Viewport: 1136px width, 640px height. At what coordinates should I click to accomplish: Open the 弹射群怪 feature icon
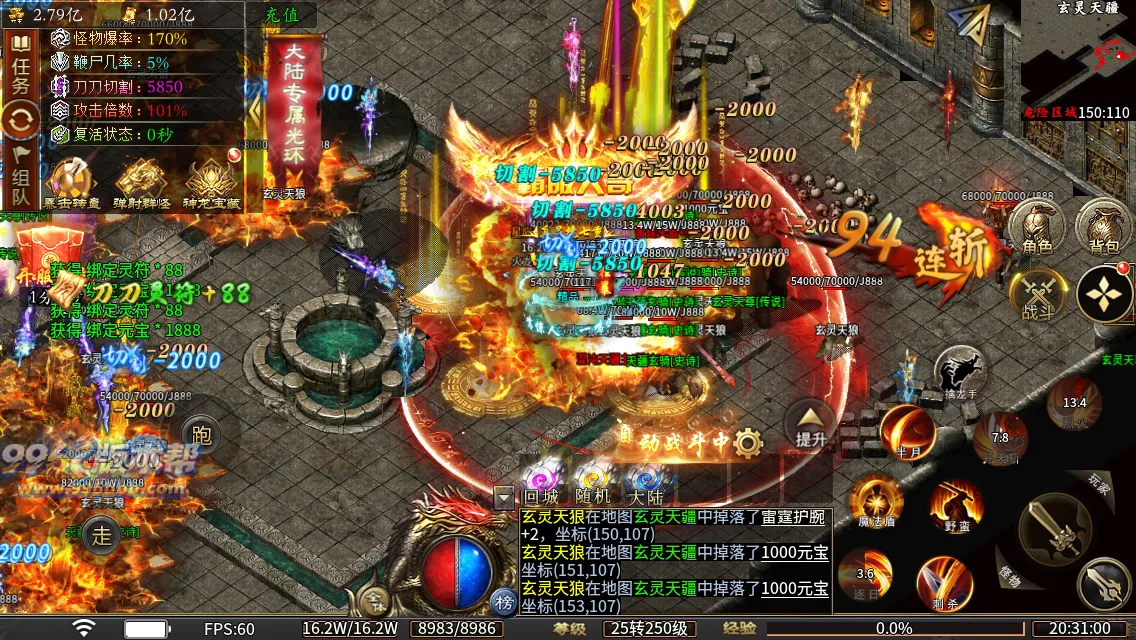(140, 184)
